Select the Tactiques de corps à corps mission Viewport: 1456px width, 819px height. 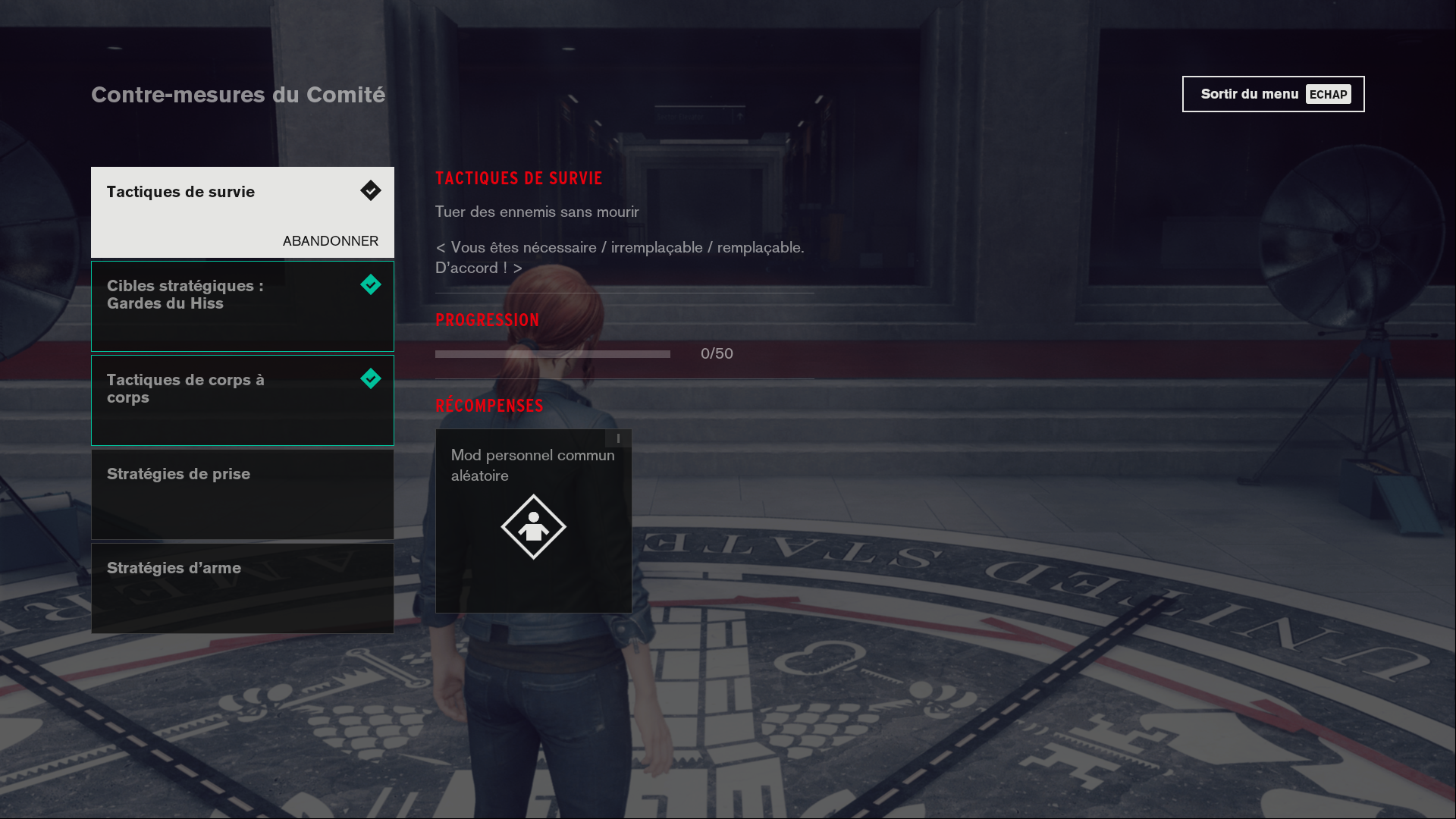(243, 400)
